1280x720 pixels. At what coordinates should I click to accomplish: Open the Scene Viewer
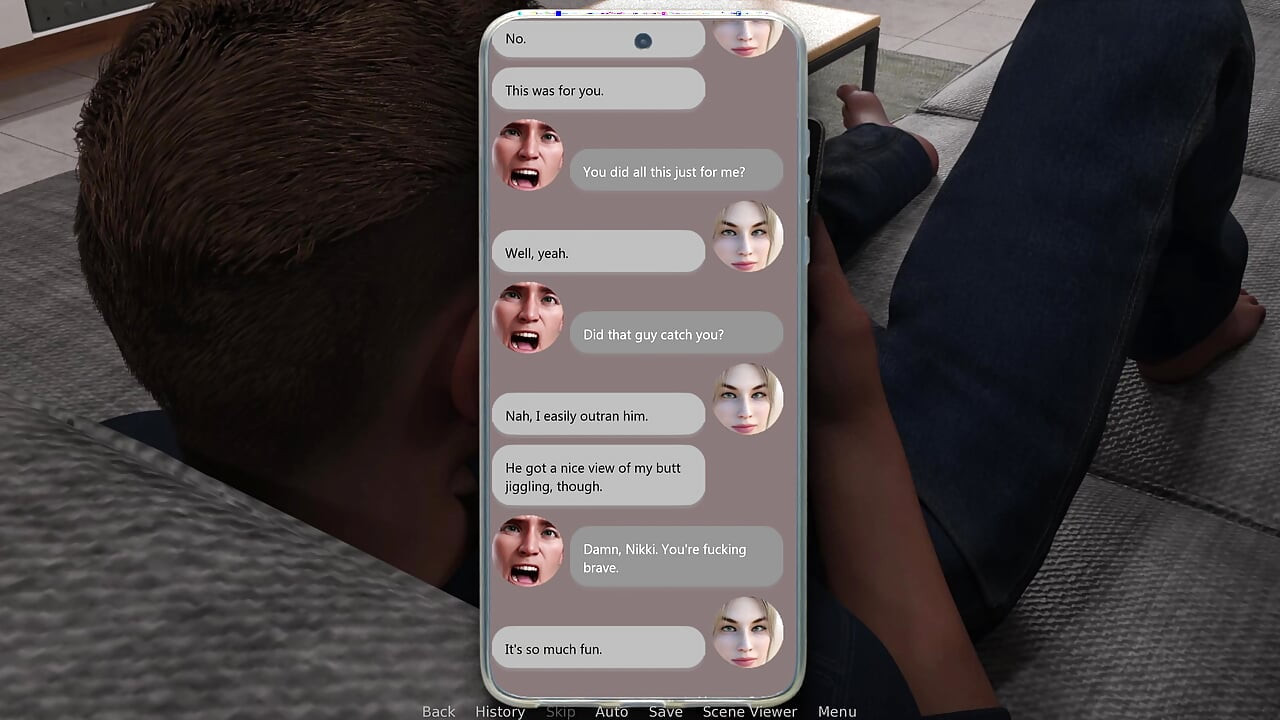pyautogui.click(x=750, y=711)
